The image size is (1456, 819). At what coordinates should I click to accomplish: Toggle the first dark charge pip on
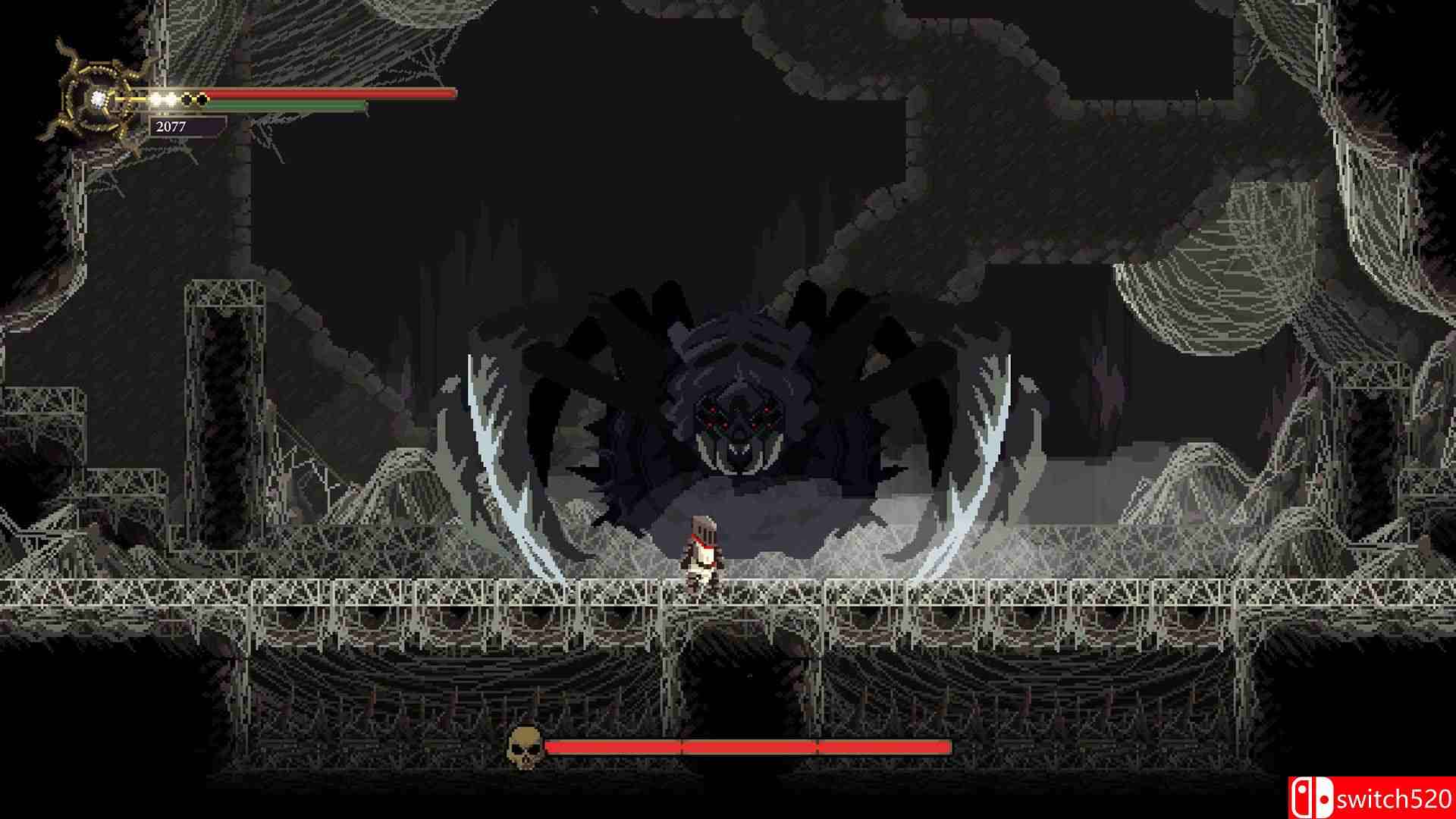click(187, 98)
